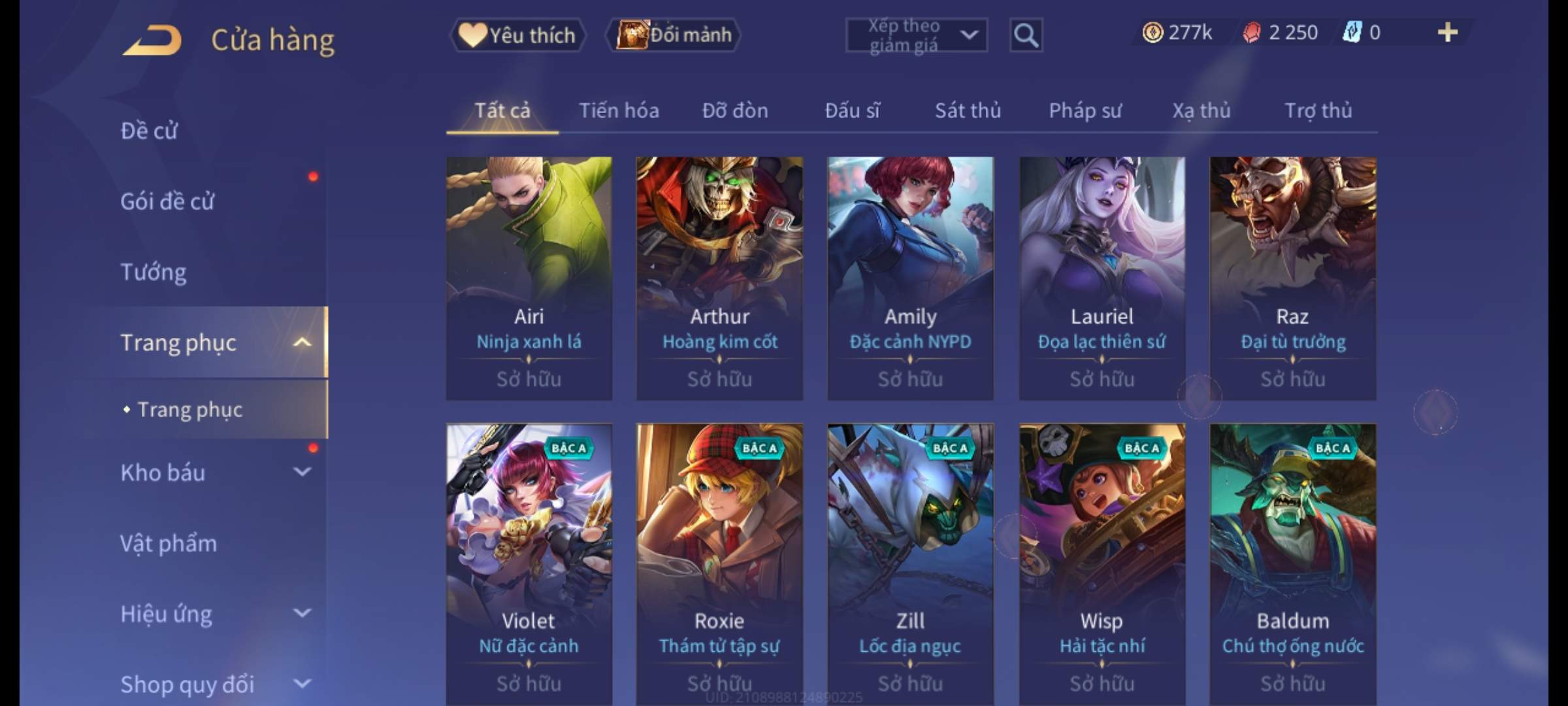Show the Pháp sư skins tab

click(x=1085, y=110)
